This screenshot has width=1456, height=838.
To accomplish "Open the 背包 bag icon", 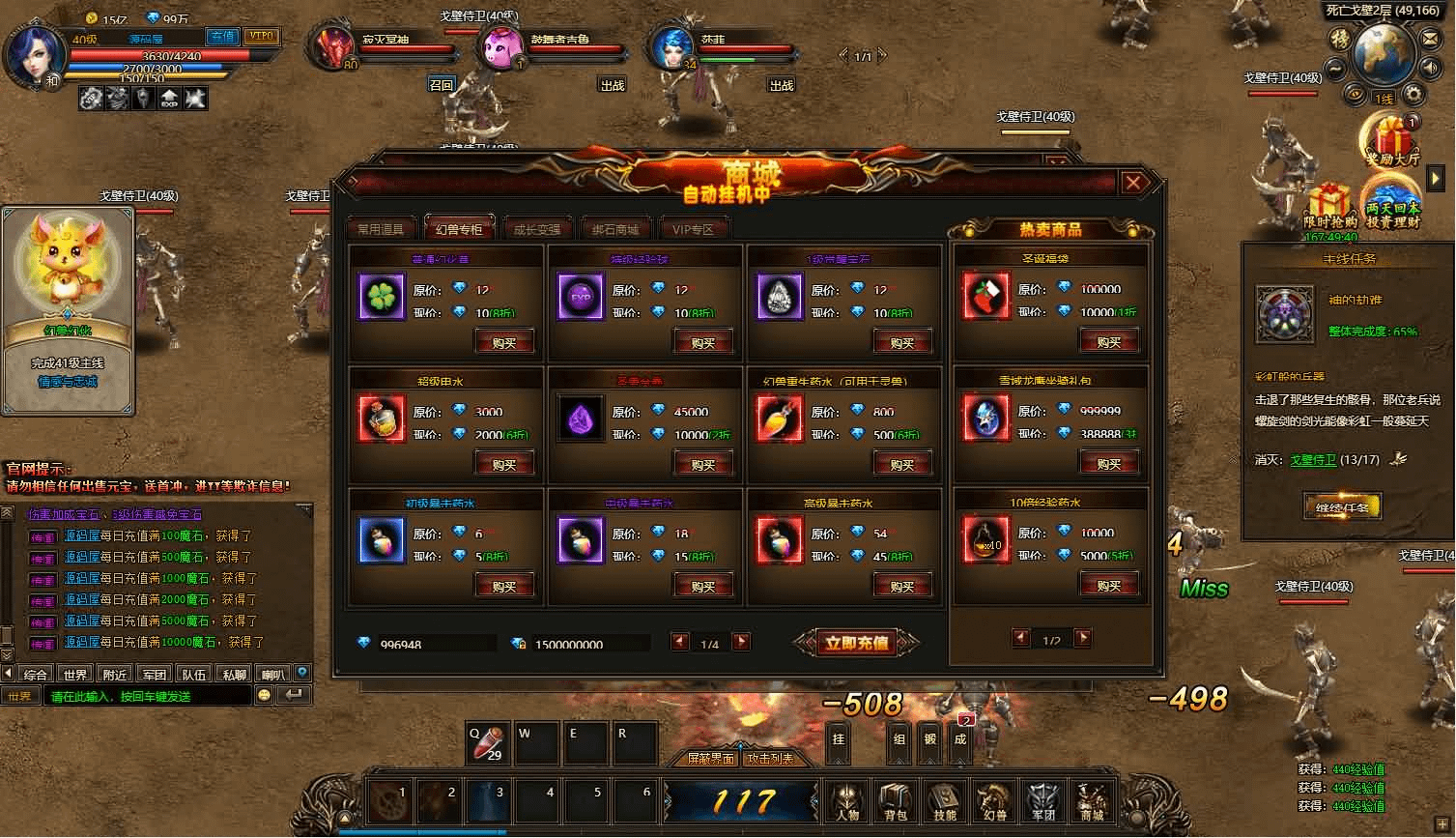I will click(x=896, y=801).
